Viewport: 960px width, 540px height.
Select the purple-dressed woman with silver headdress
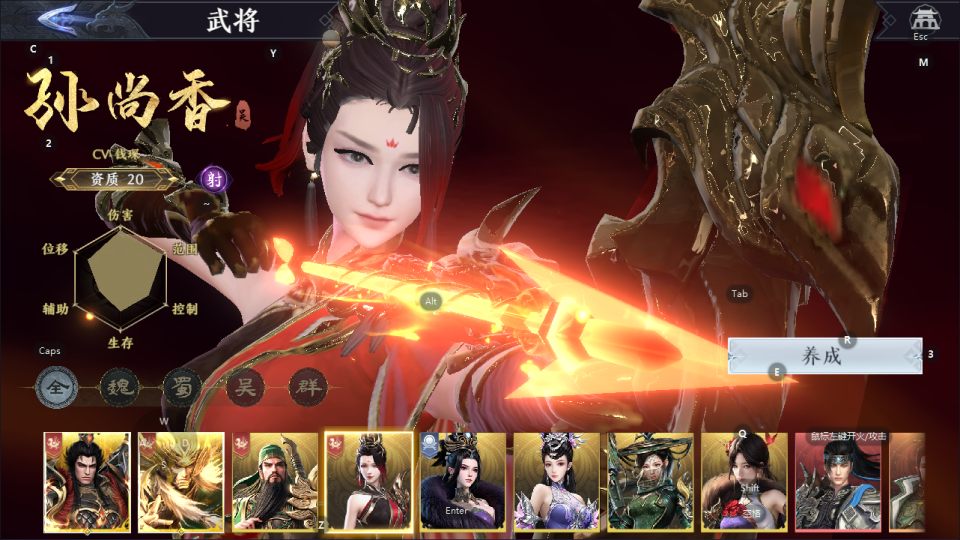(x=556, y=481)
